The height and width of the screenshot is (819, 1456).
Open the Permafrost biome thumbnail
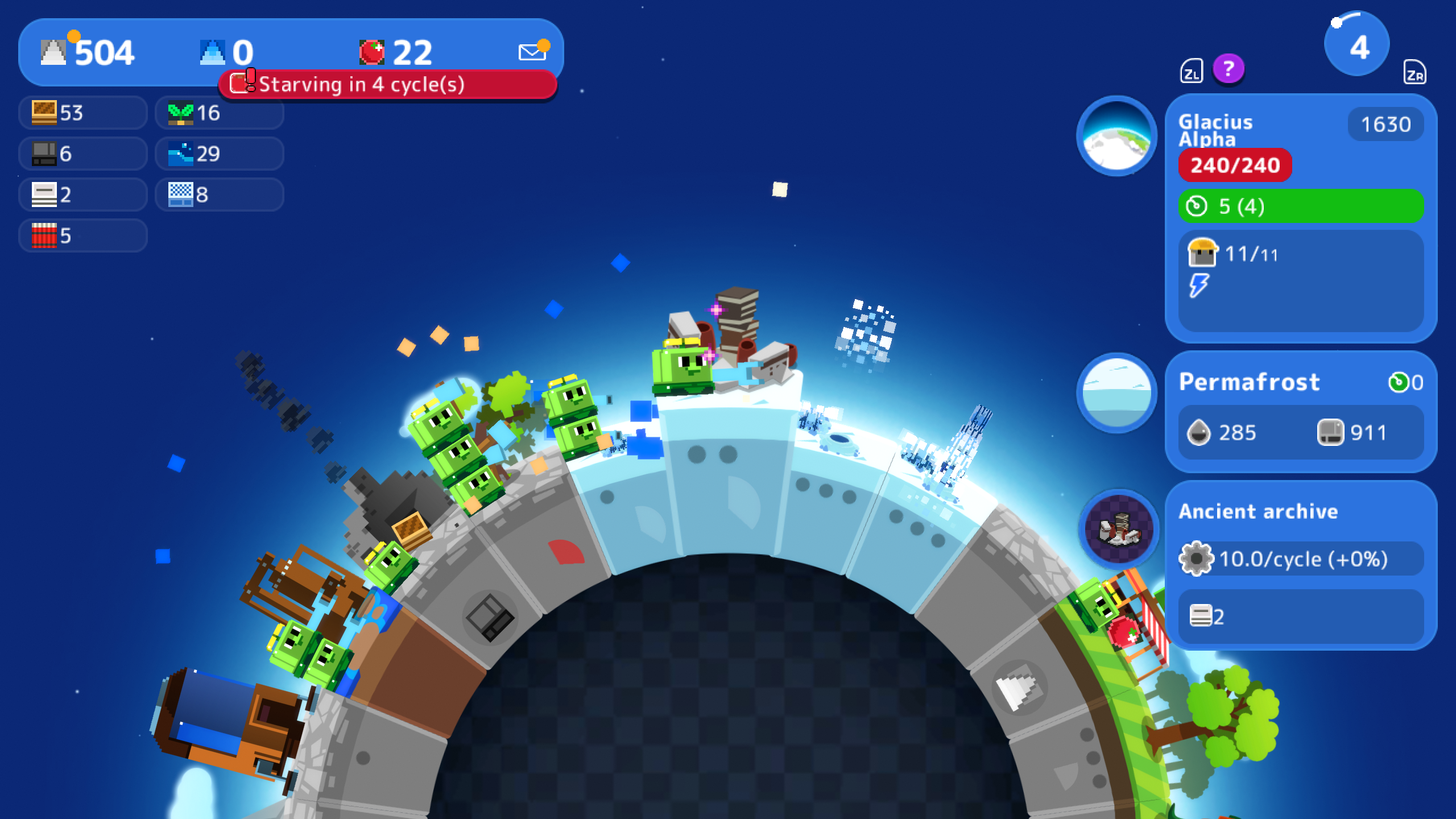tap(1116, 393)
